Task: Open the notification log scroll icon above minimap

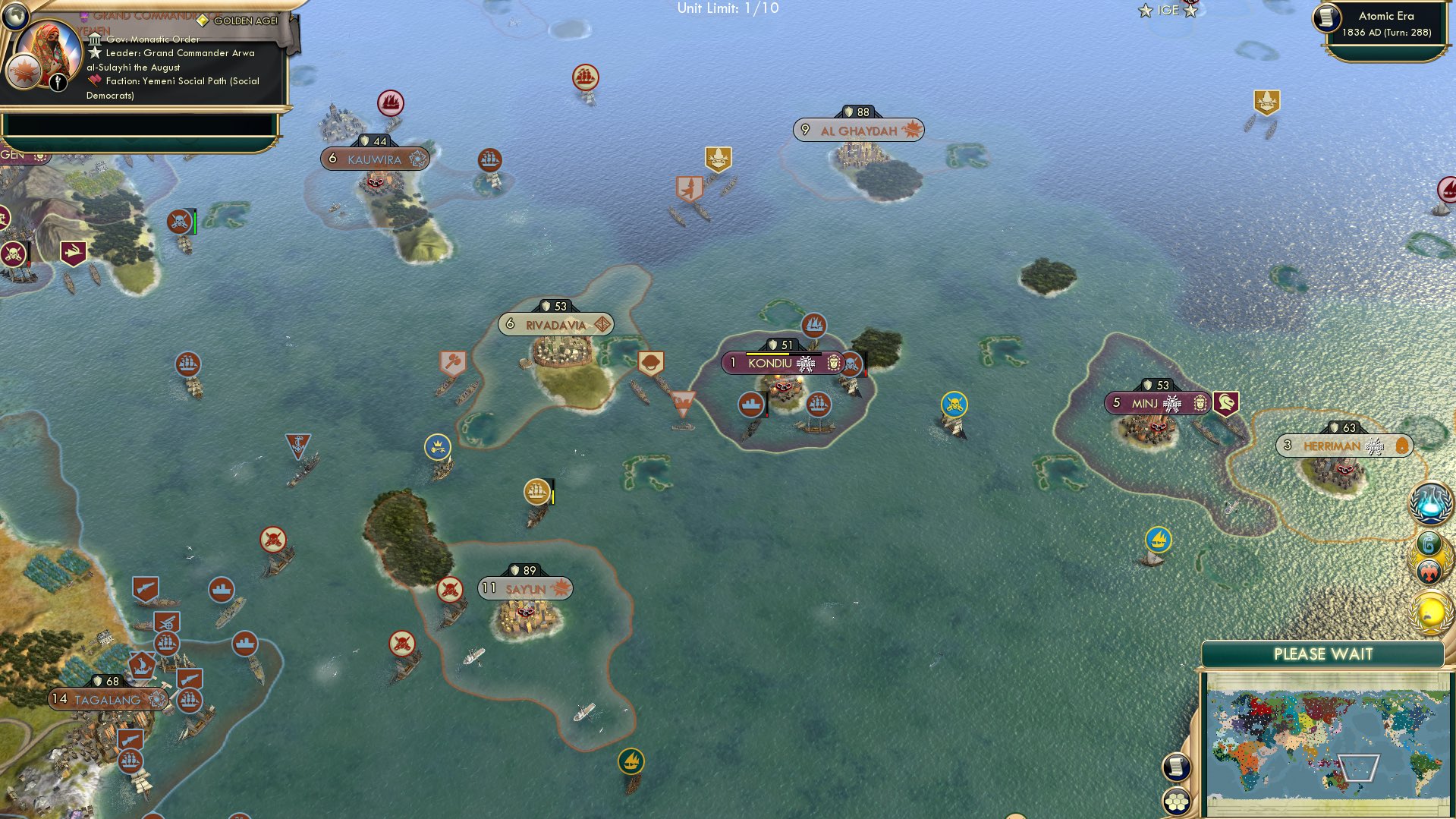Action: (1175, 767)
